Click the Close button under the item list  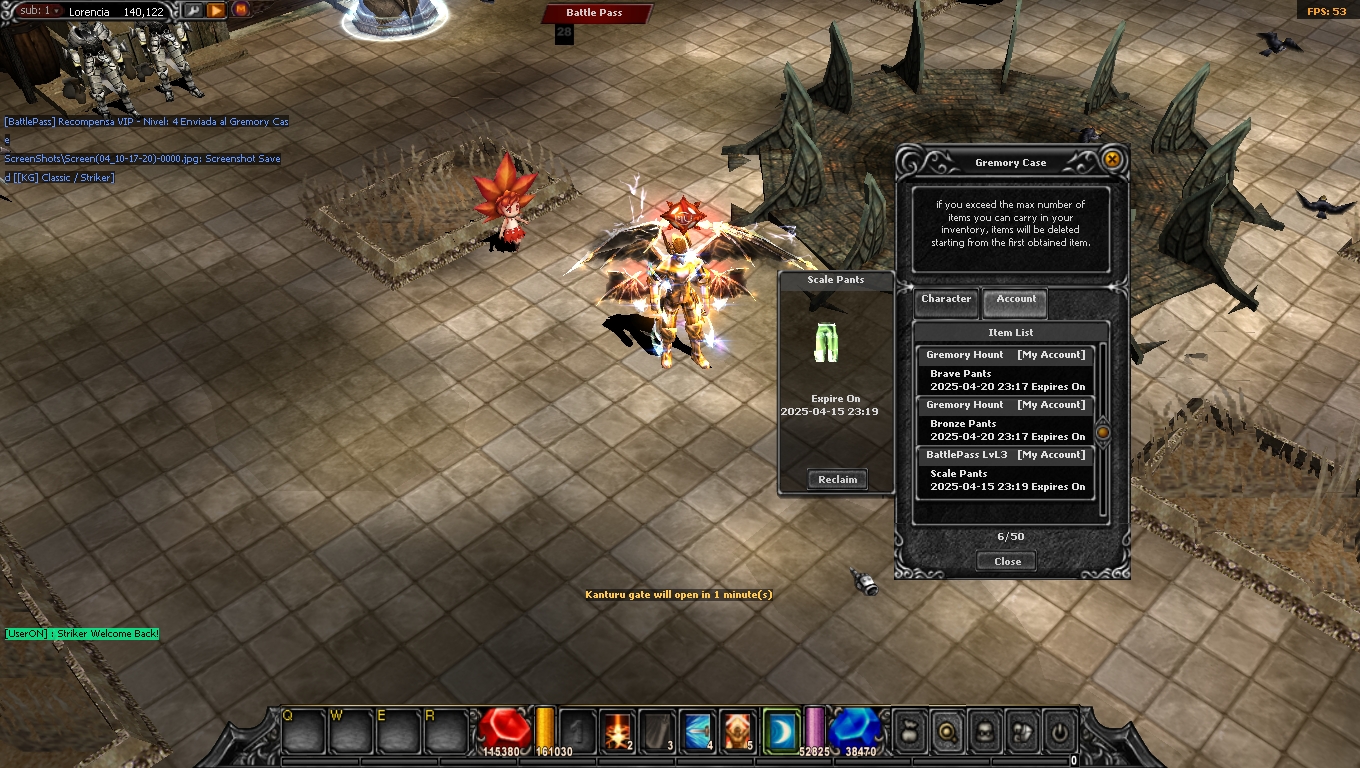[x=1007, y=561]
